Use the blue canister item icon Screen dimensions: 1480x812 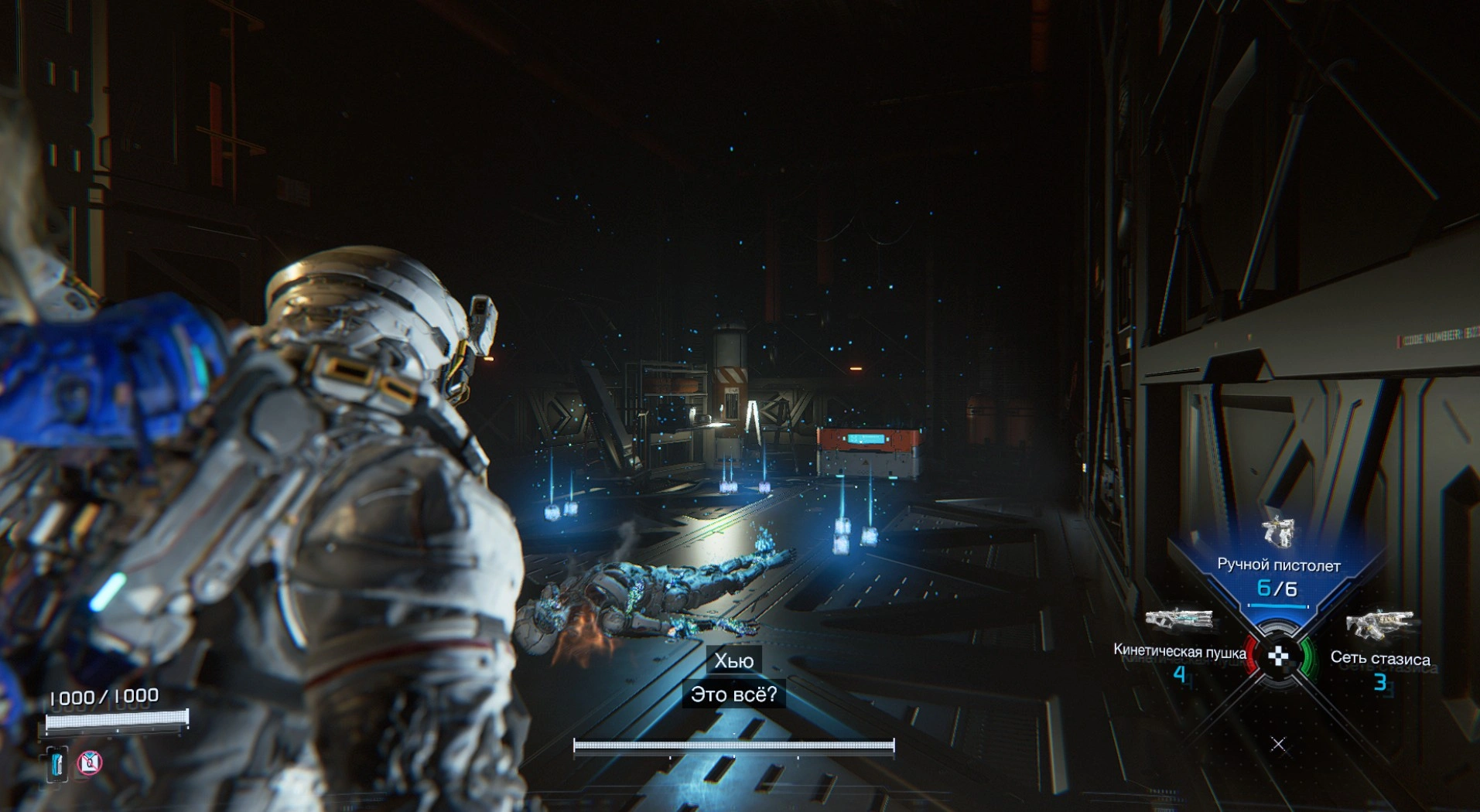(x=56, y=764)
